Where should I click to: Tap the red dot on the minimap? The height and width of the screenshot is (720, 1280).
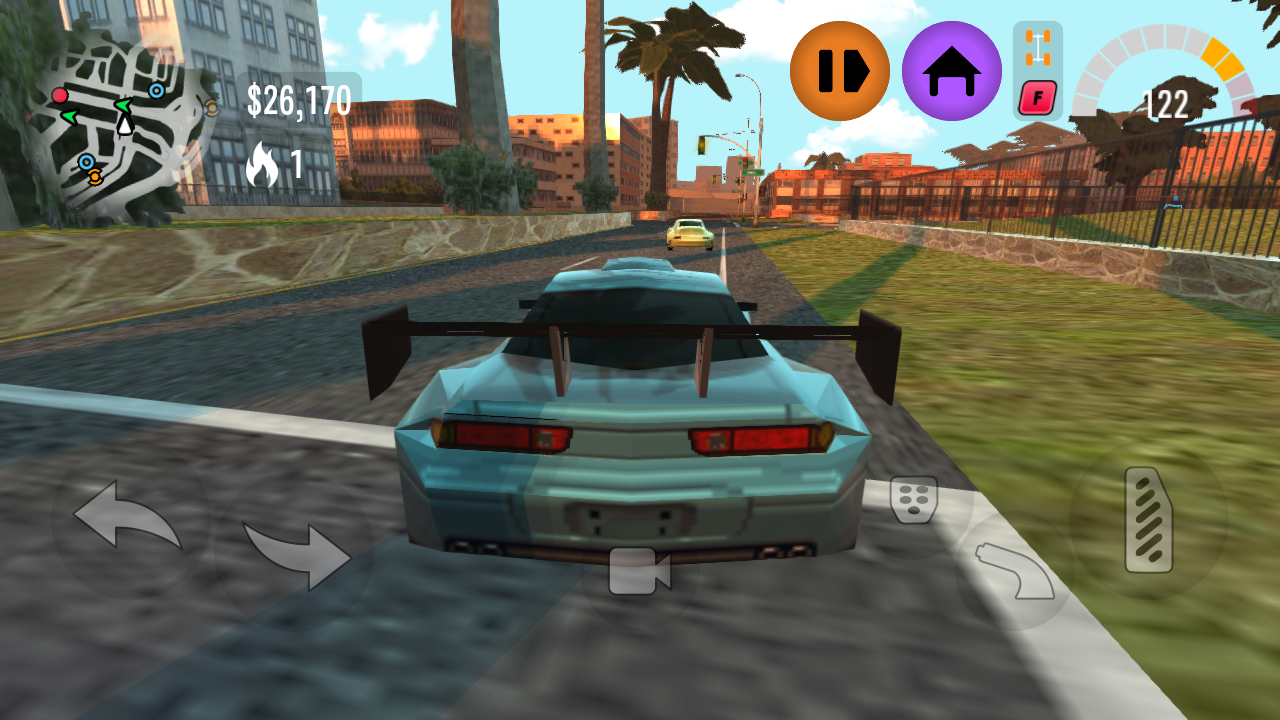(x=60, y=95)
